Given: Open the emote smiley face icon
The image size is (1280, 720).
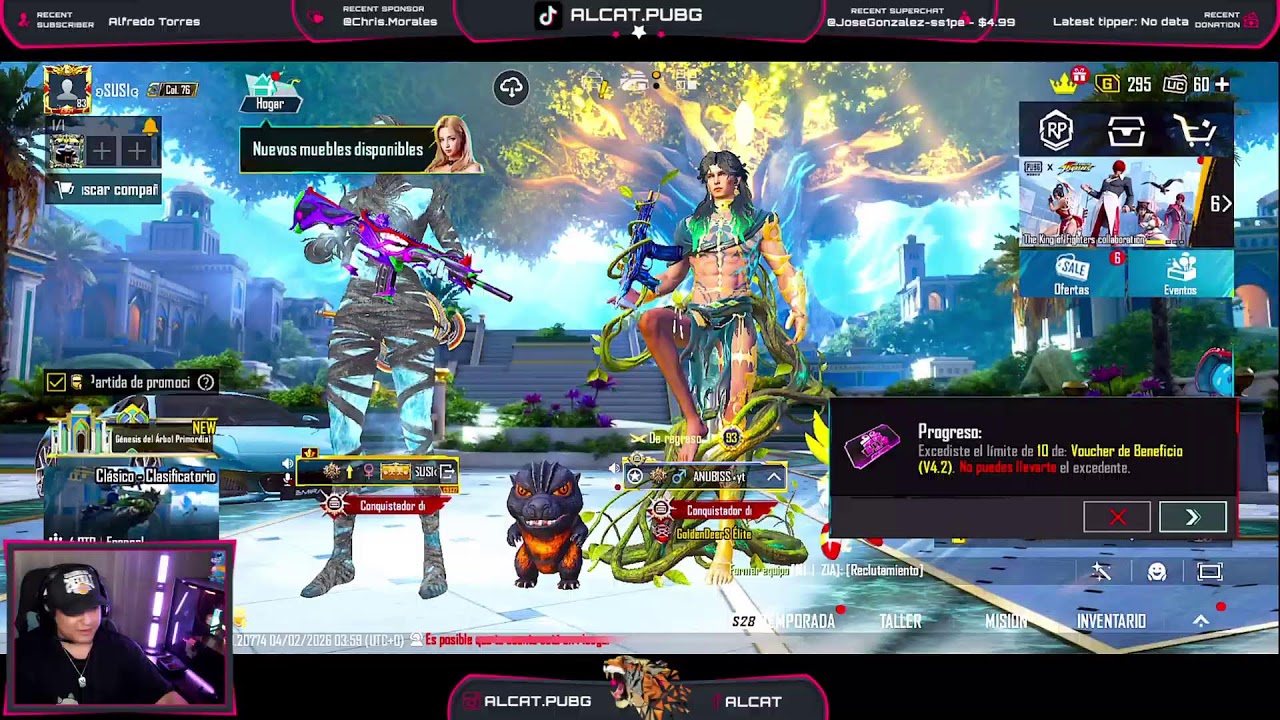Looking at the screenshot, I should [x=1157, y=571].
